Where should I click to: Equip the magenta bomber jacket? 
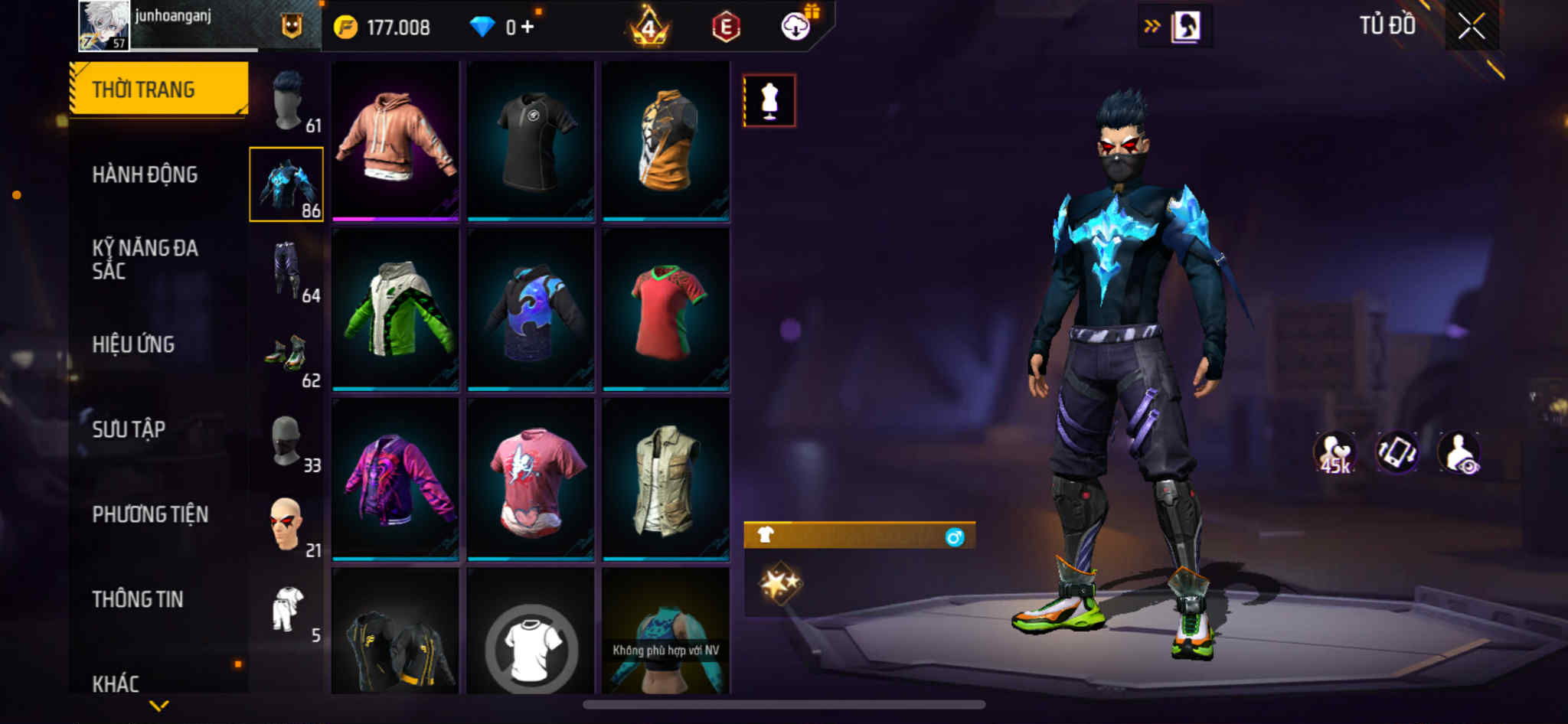click(395, 479)
